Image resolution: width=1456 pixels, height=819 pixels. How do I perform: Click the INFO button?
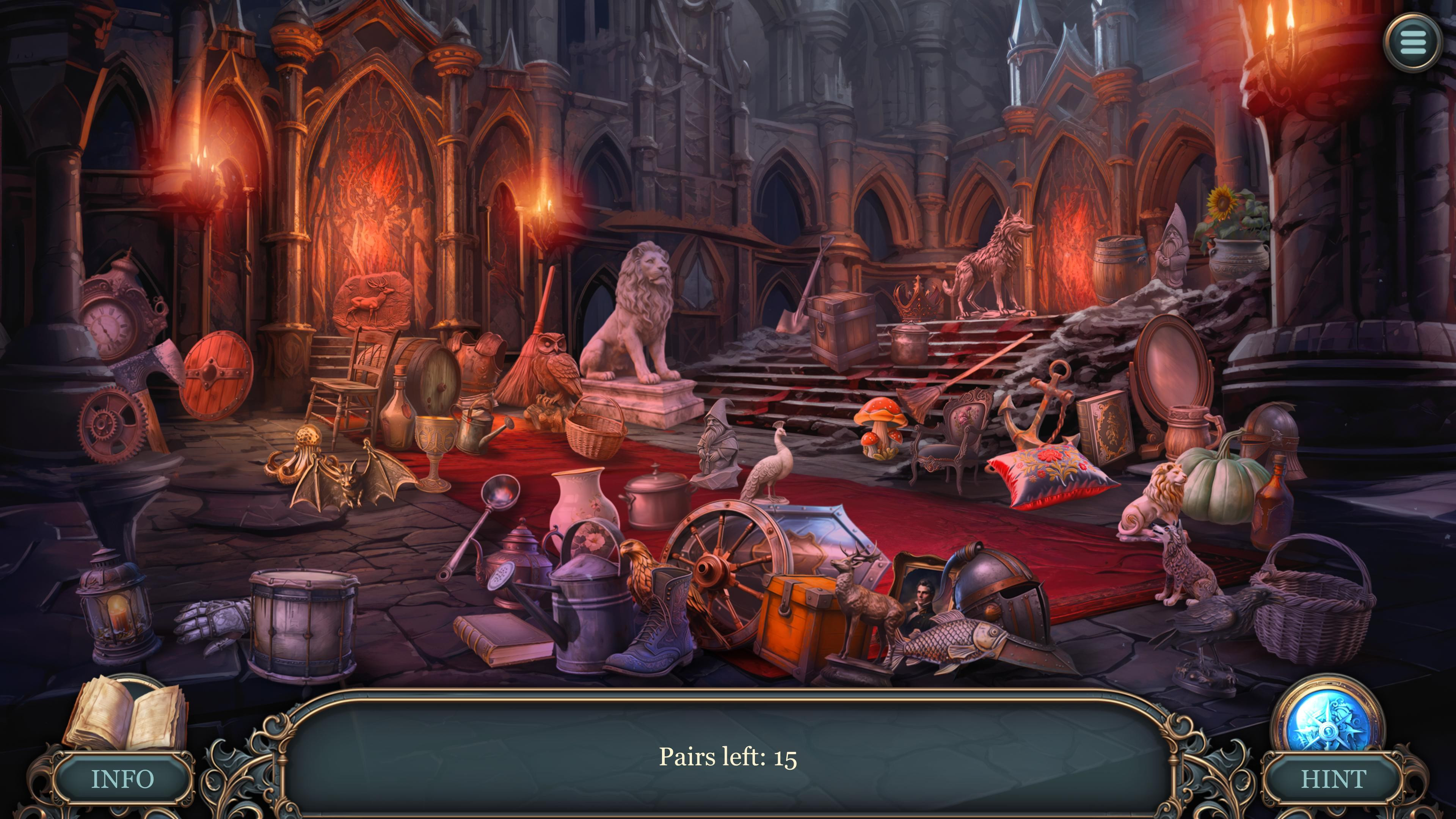click(122, 779)
